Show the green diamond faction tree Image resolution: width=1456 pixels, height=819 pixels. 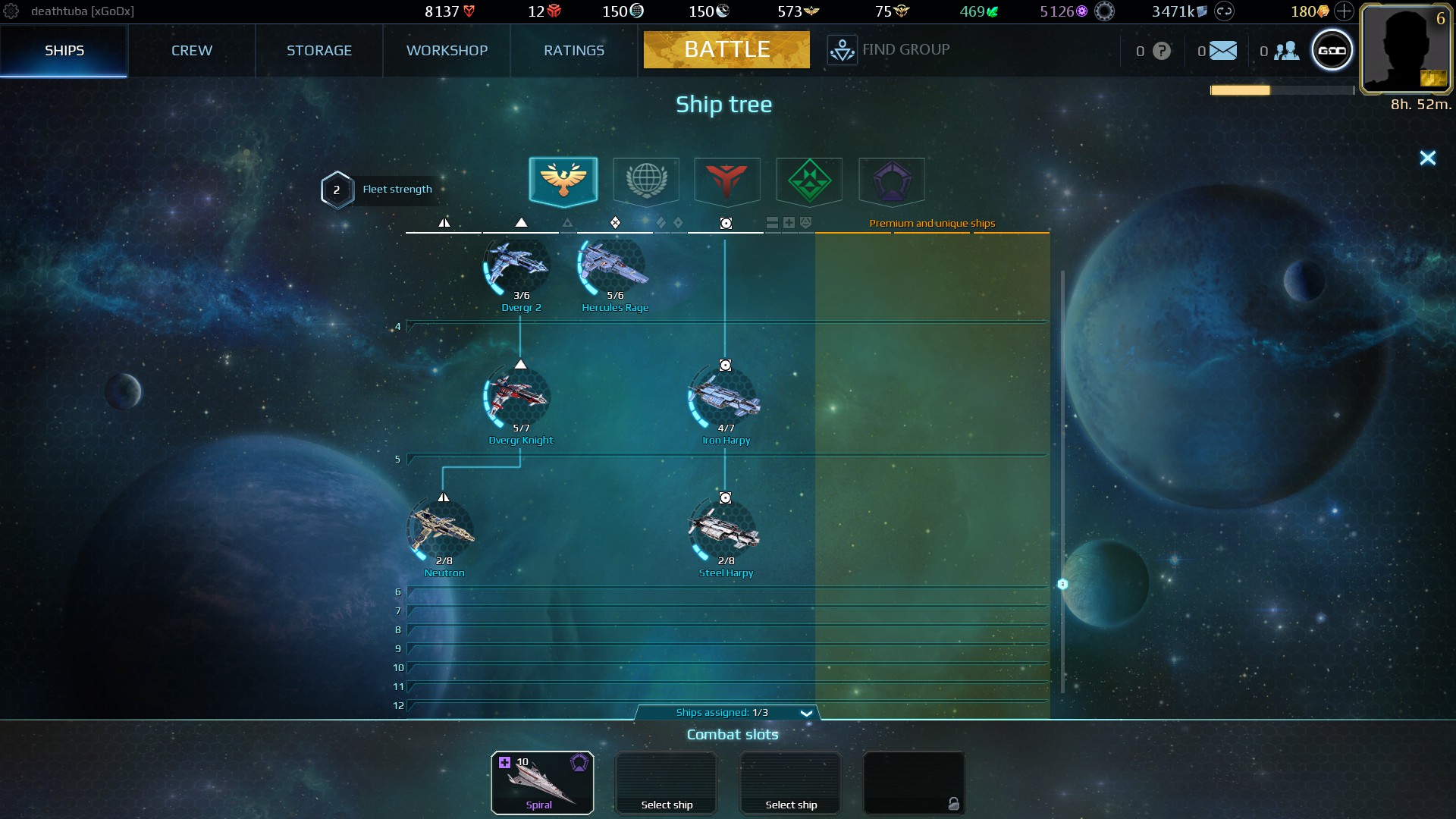pyautogui.click(x=809, y=180)
